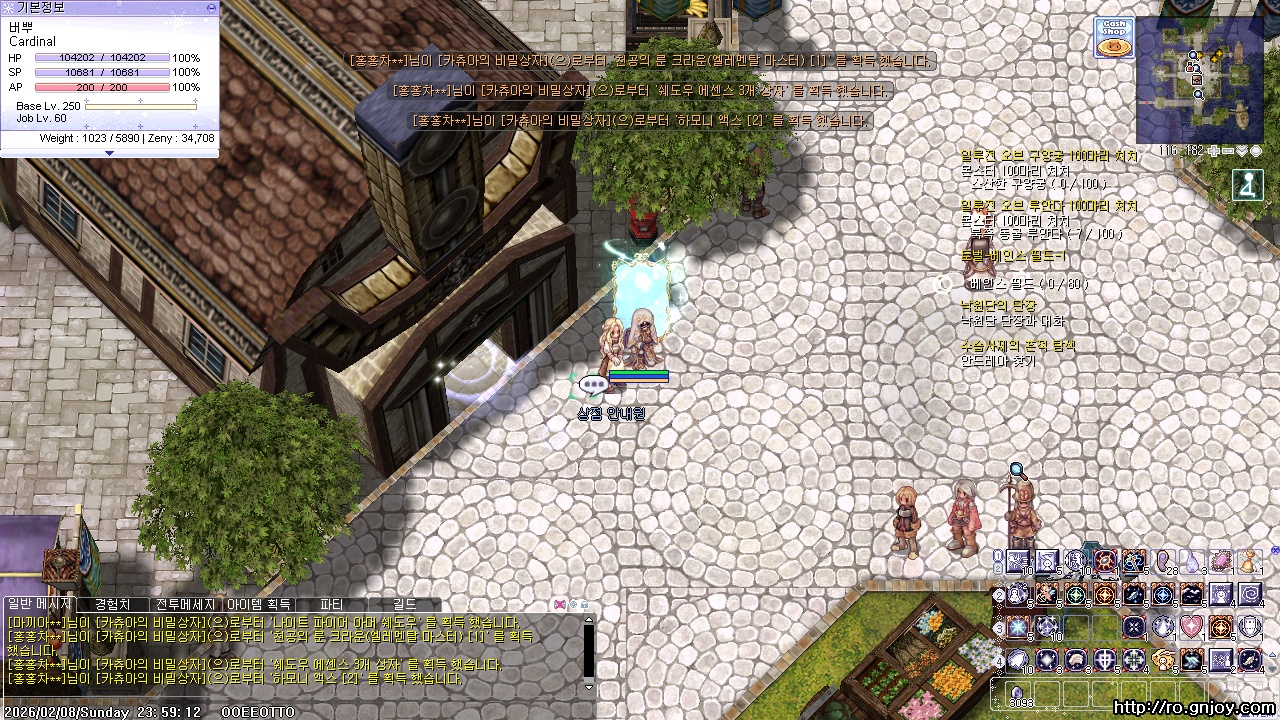Use the pink gem brooch hotbar item

(x=1221, y=563)
